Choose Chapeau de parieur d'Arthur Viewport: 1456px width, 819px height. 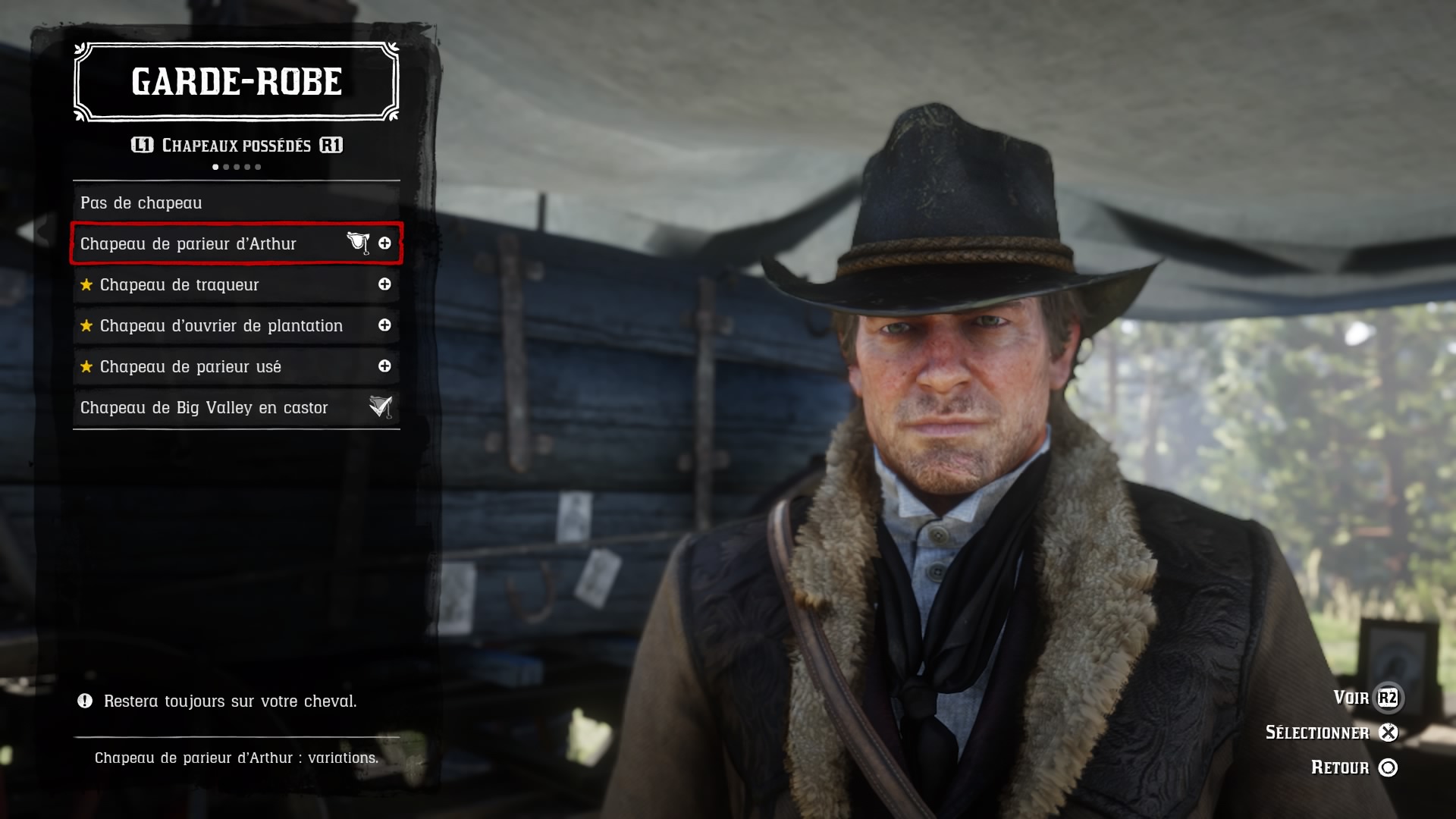click(189, 244)
